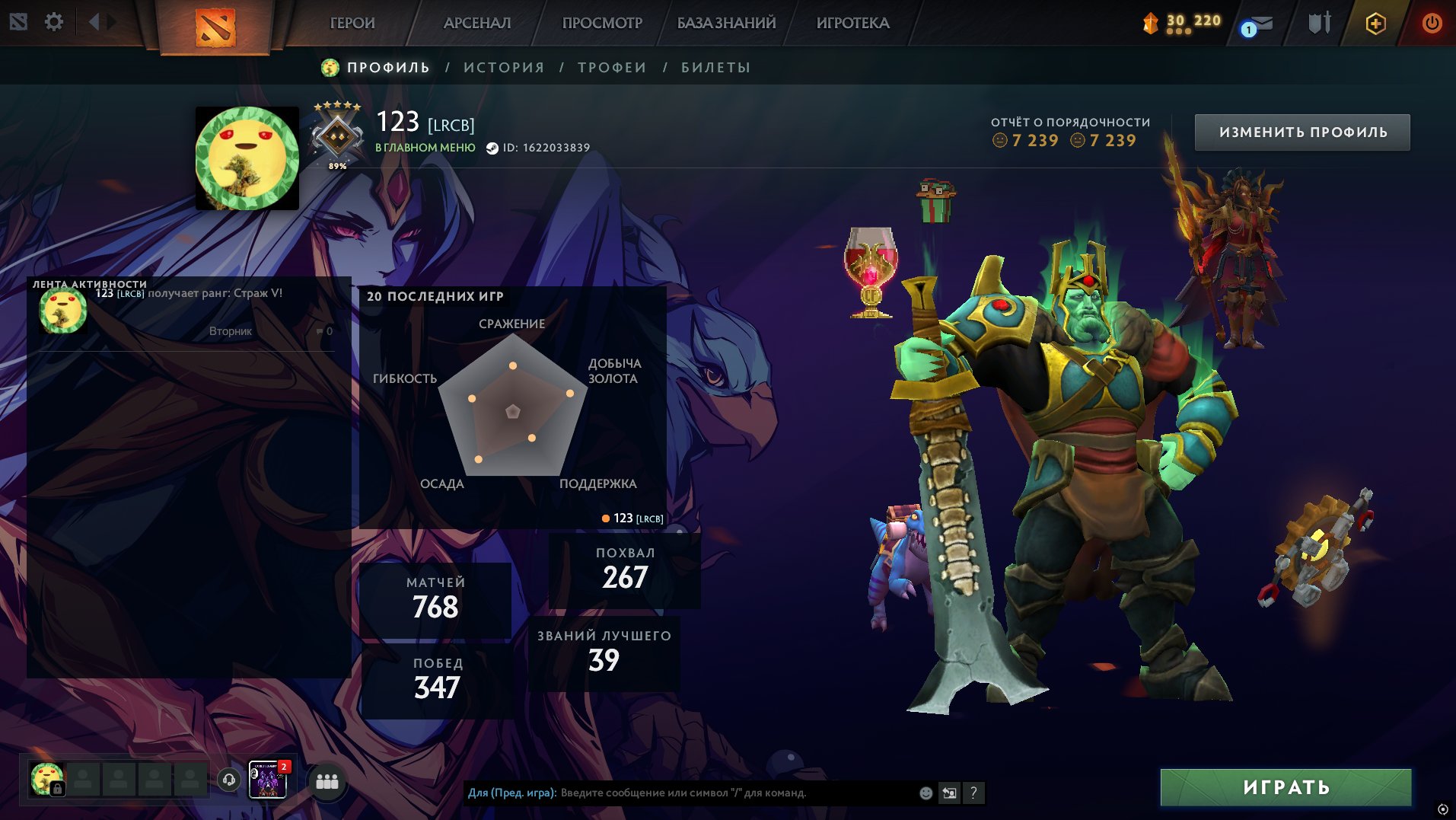Viewport: 1456px width, 820px height.
Task: Click ИЗМЕНИТЬ ПРОФИЛЬ button
Action: (x=1301, y=131)
